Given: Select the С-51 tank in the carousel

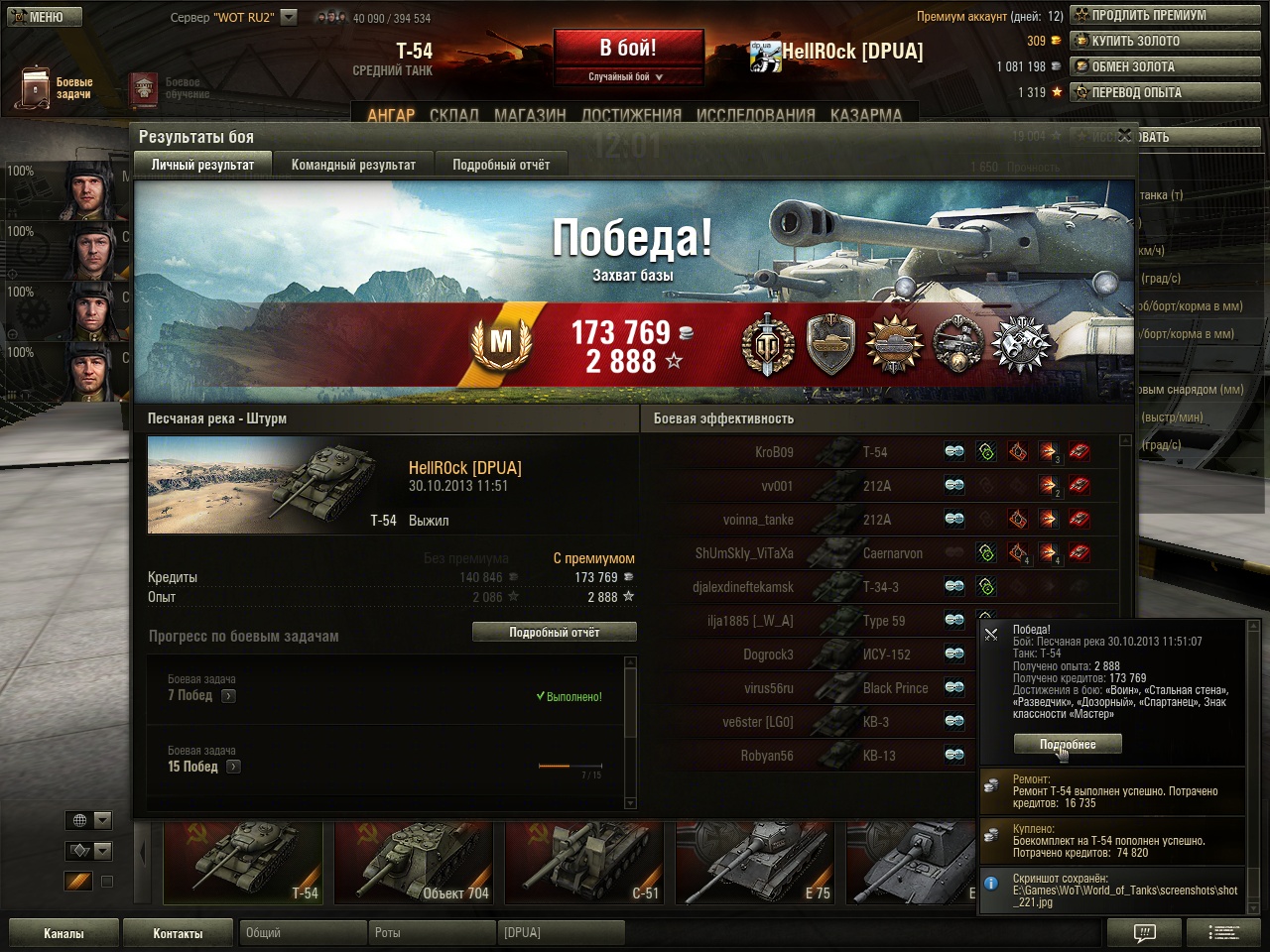Looking at the screenshot, I should pyautogui.click(x=582, y=863).
